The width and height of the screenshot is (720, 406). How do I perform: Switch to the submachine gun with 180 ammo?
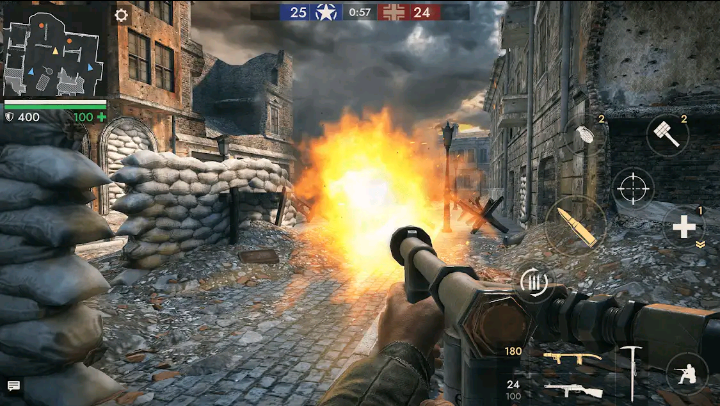click(x=572, y=358)
